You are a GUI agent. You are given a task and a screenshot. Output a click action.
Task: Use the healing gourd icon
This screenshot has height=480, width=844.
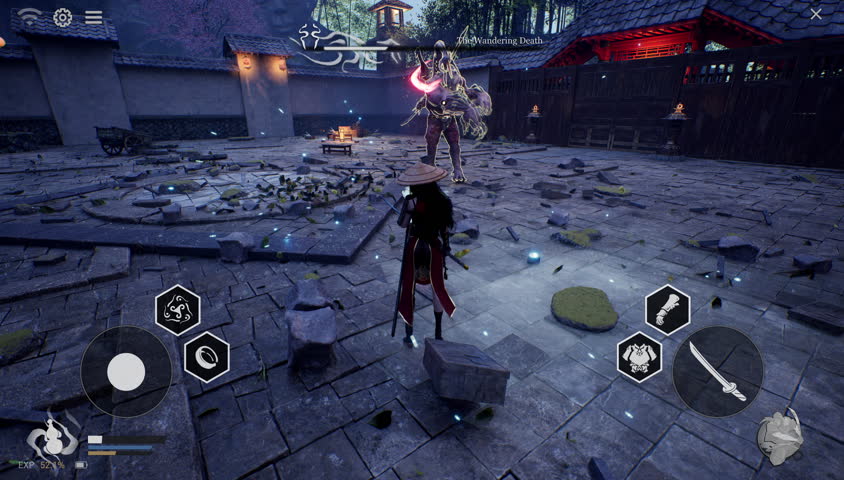coord(52,435)
